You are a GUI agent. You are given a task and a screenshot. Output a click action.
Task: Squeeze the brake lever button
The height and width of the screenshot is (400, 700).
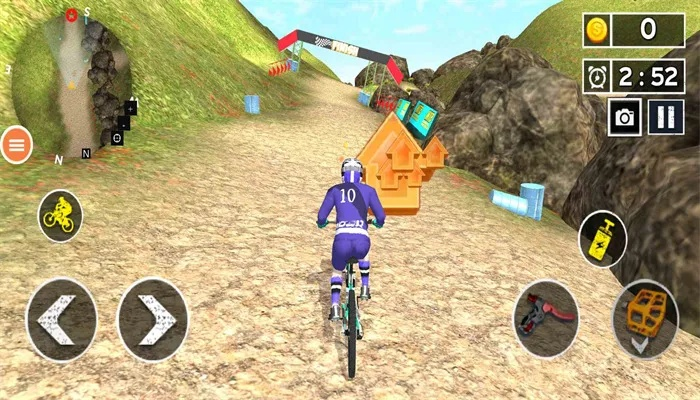[x=546, y=320]
